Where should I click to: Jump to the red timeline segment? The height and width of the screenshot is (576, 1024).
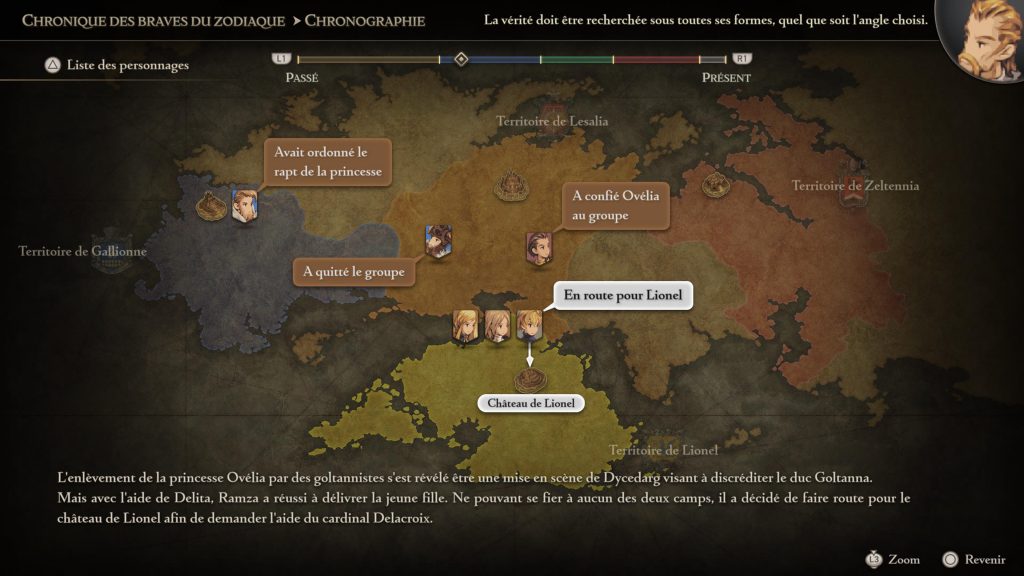654,60
